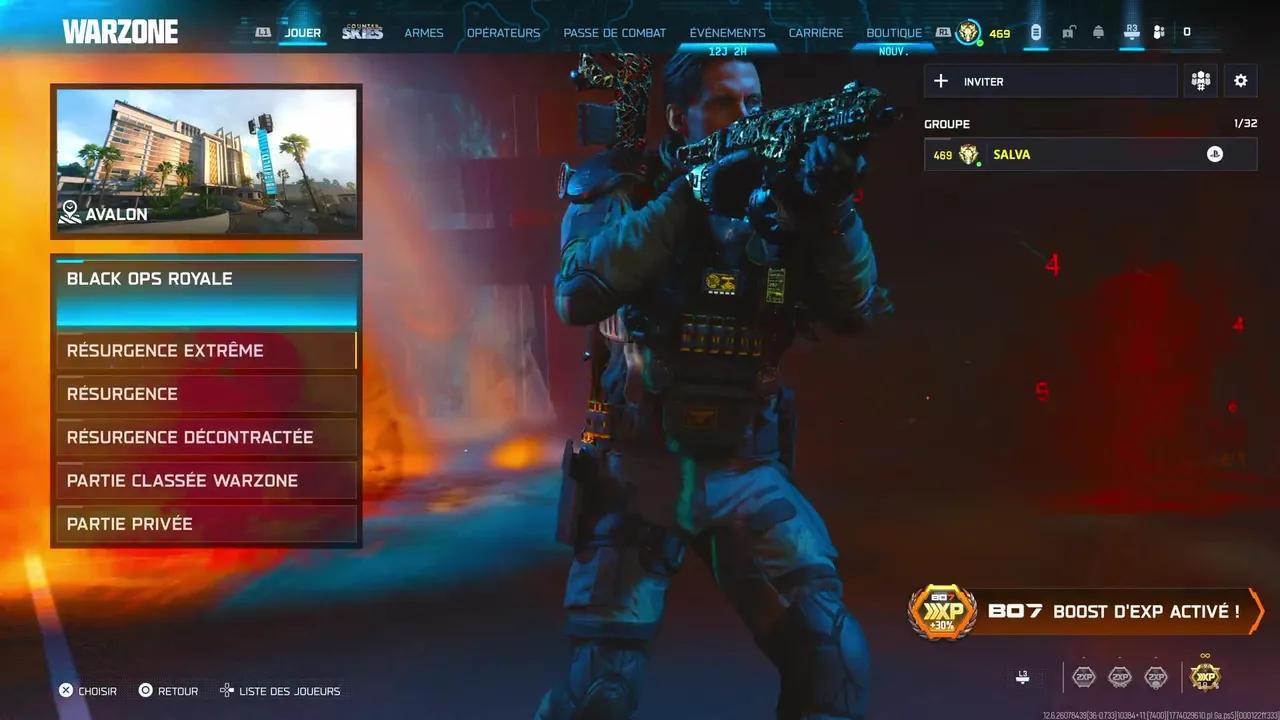Open the BOUTIQUE menu
Image resolution: width=1280 pixels, height=720 pixels.
894,32
